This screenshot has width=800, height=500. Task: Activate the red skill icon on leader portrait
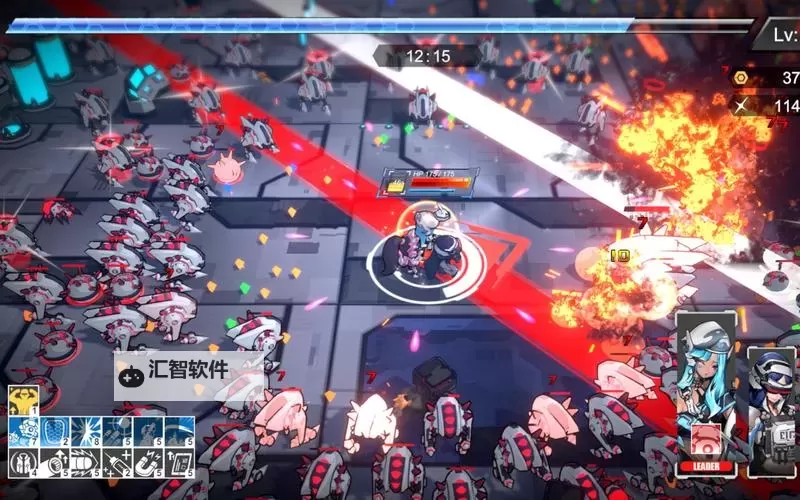[x=707, y=439]
